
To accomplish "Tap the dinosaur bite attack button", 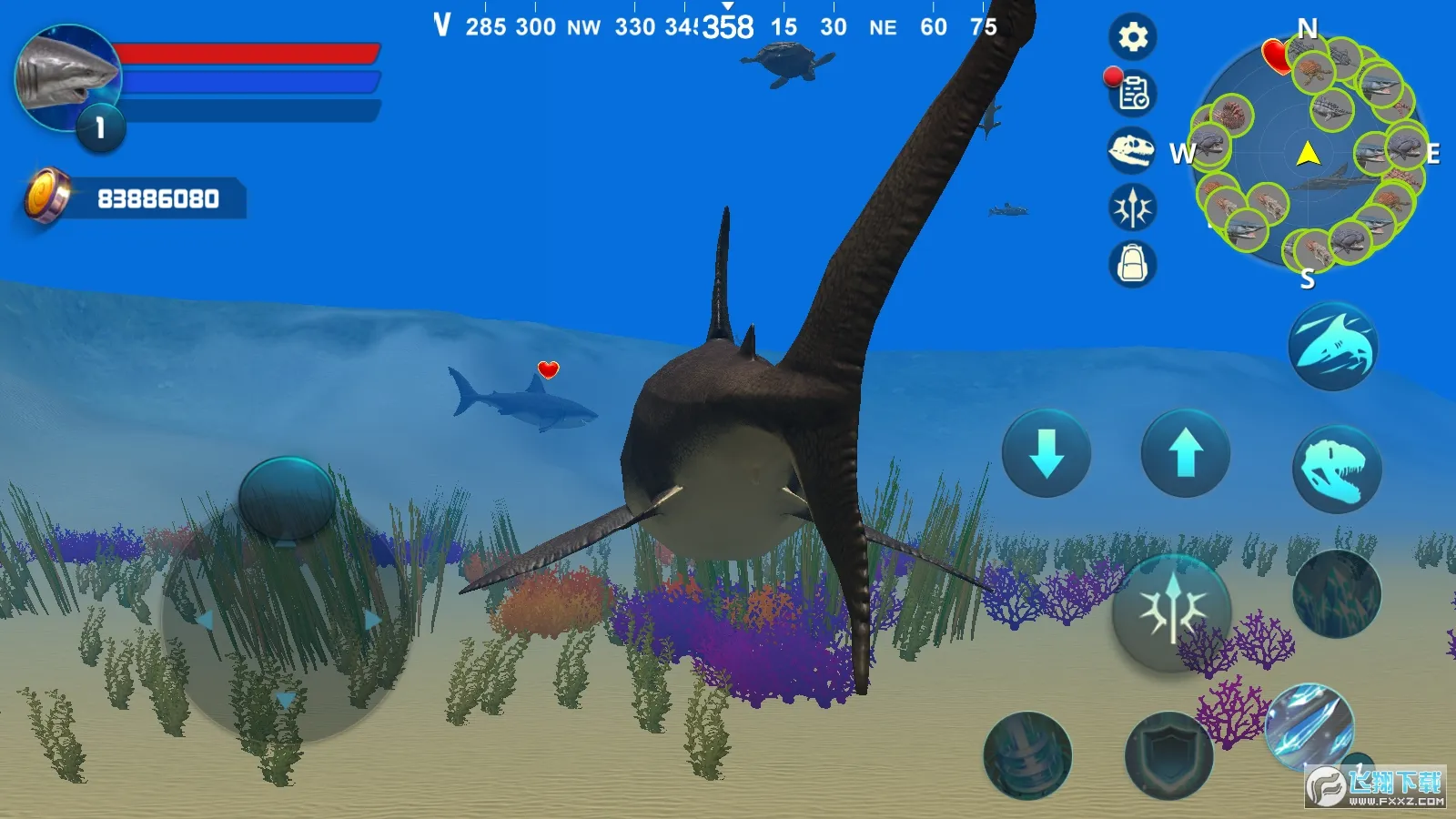I will (1336, 470).
